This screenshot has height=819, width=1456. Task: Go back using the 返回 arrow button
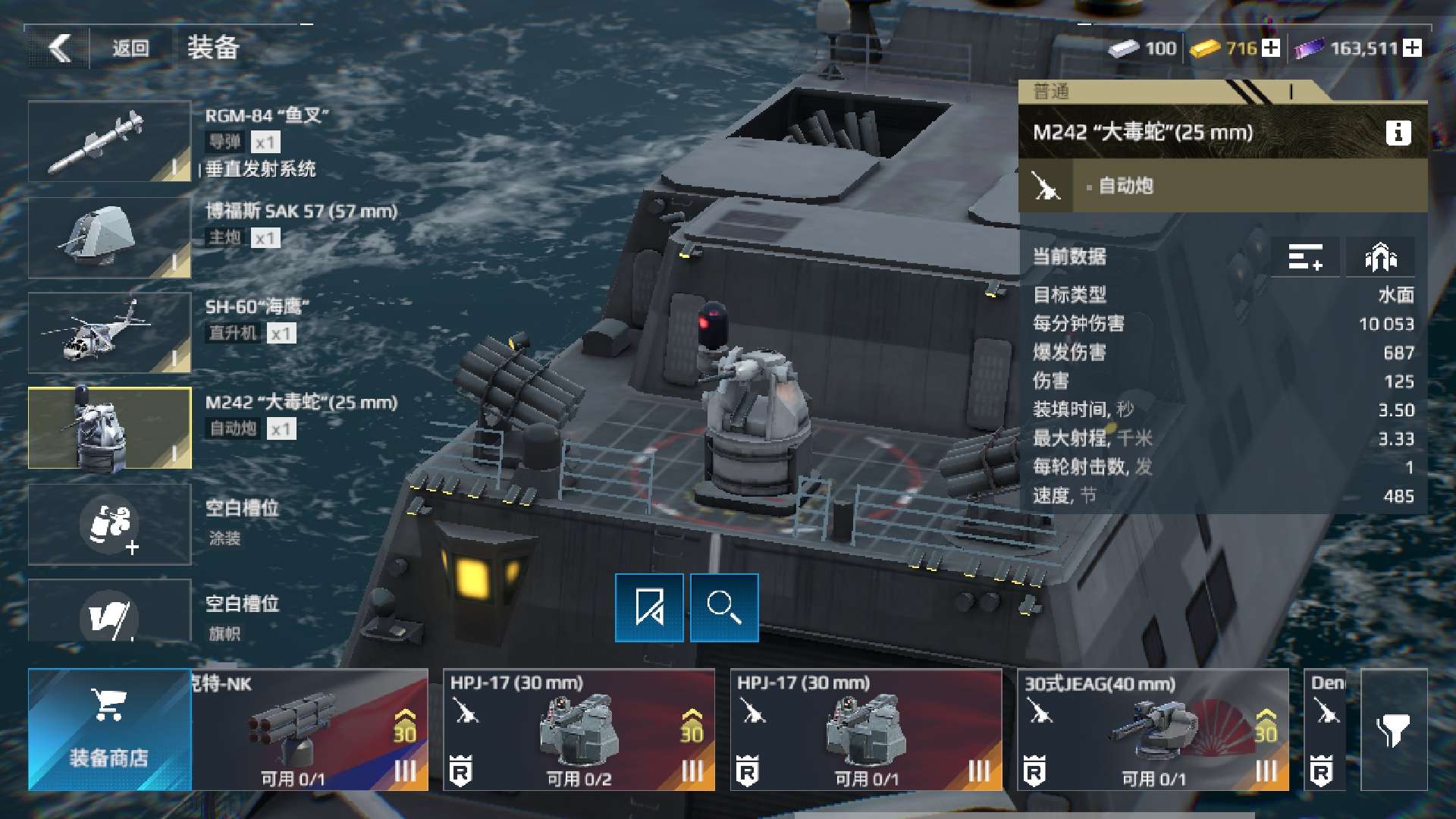click(x=59, y=49)
